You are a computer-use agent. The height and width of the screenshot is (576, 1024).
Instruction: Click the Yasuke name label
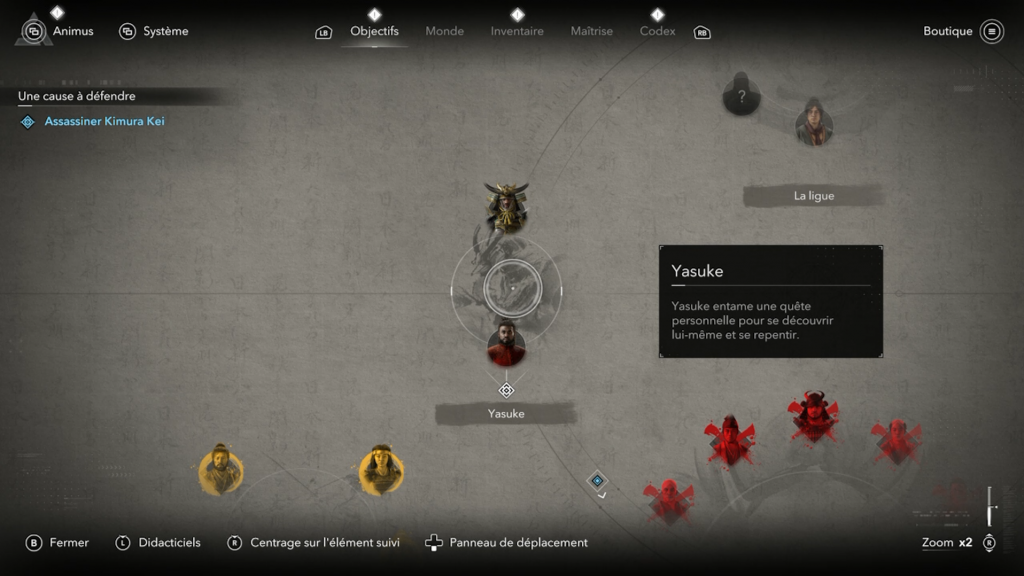click(x=506, y=413)
